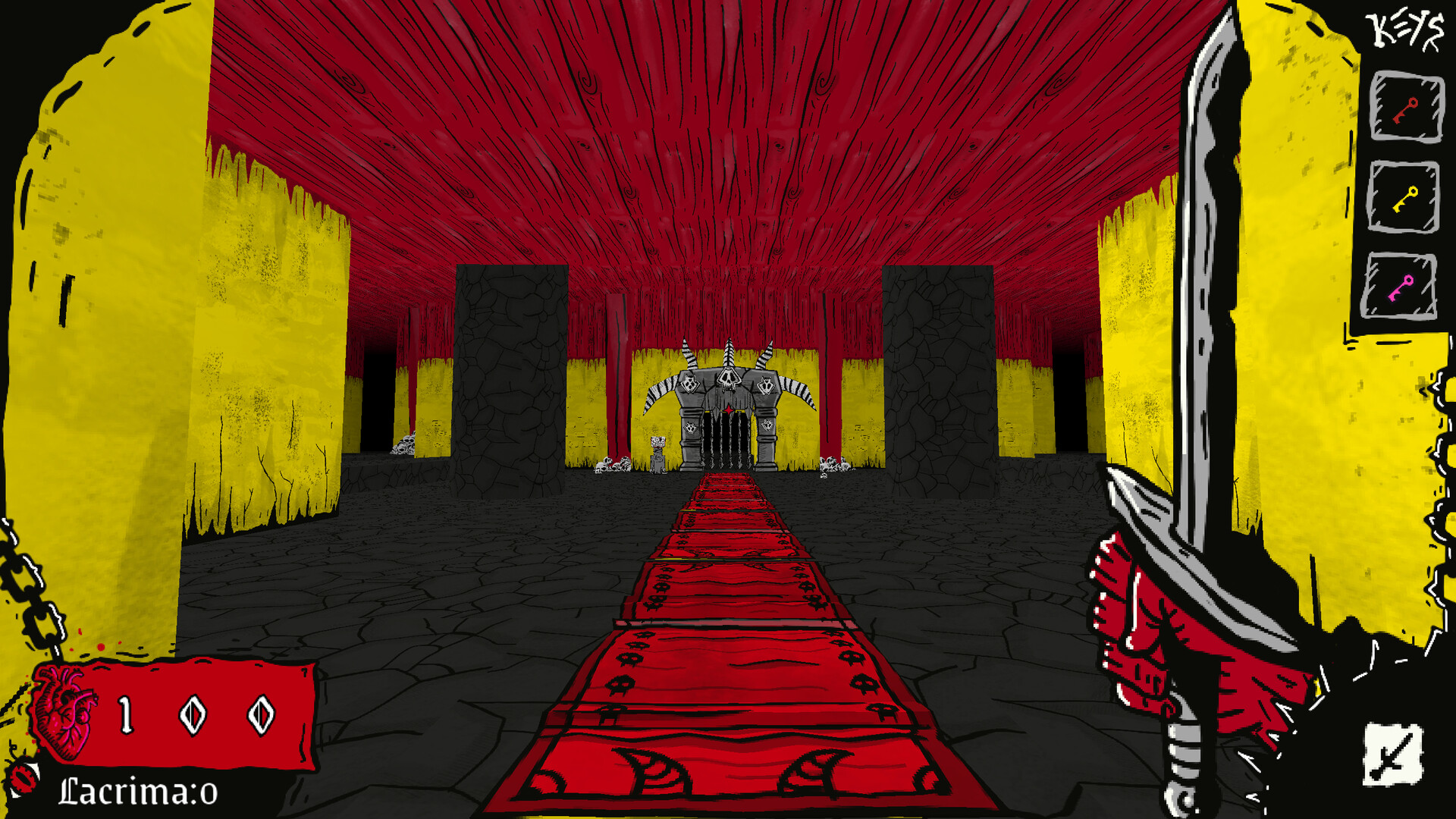Screen dimensions: 1456x819
Task: Select the yellow key slot in KEYS panel
Action: 1407,196
